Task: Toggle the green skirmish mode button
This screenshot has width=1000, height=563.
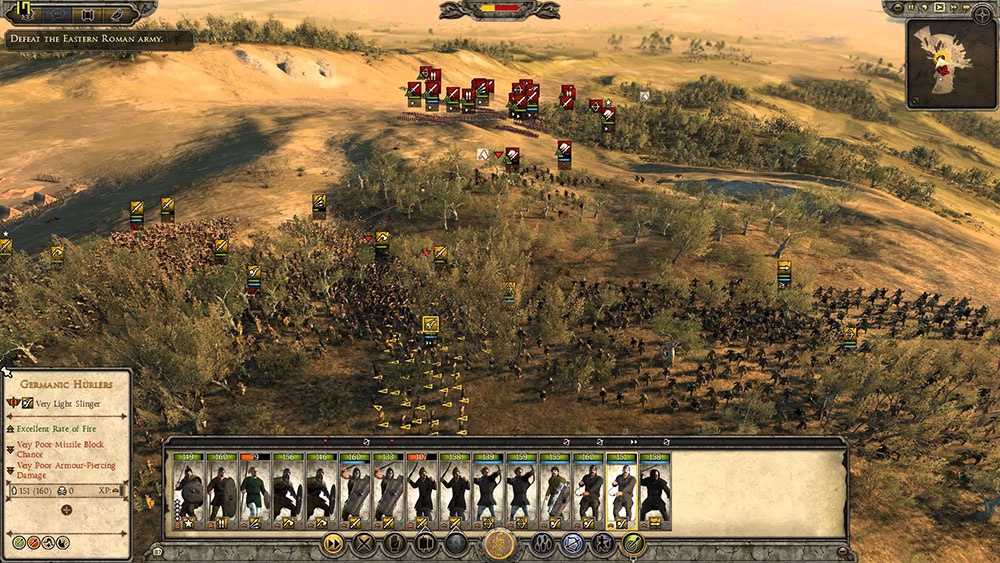Action: (x=632, y=544)
